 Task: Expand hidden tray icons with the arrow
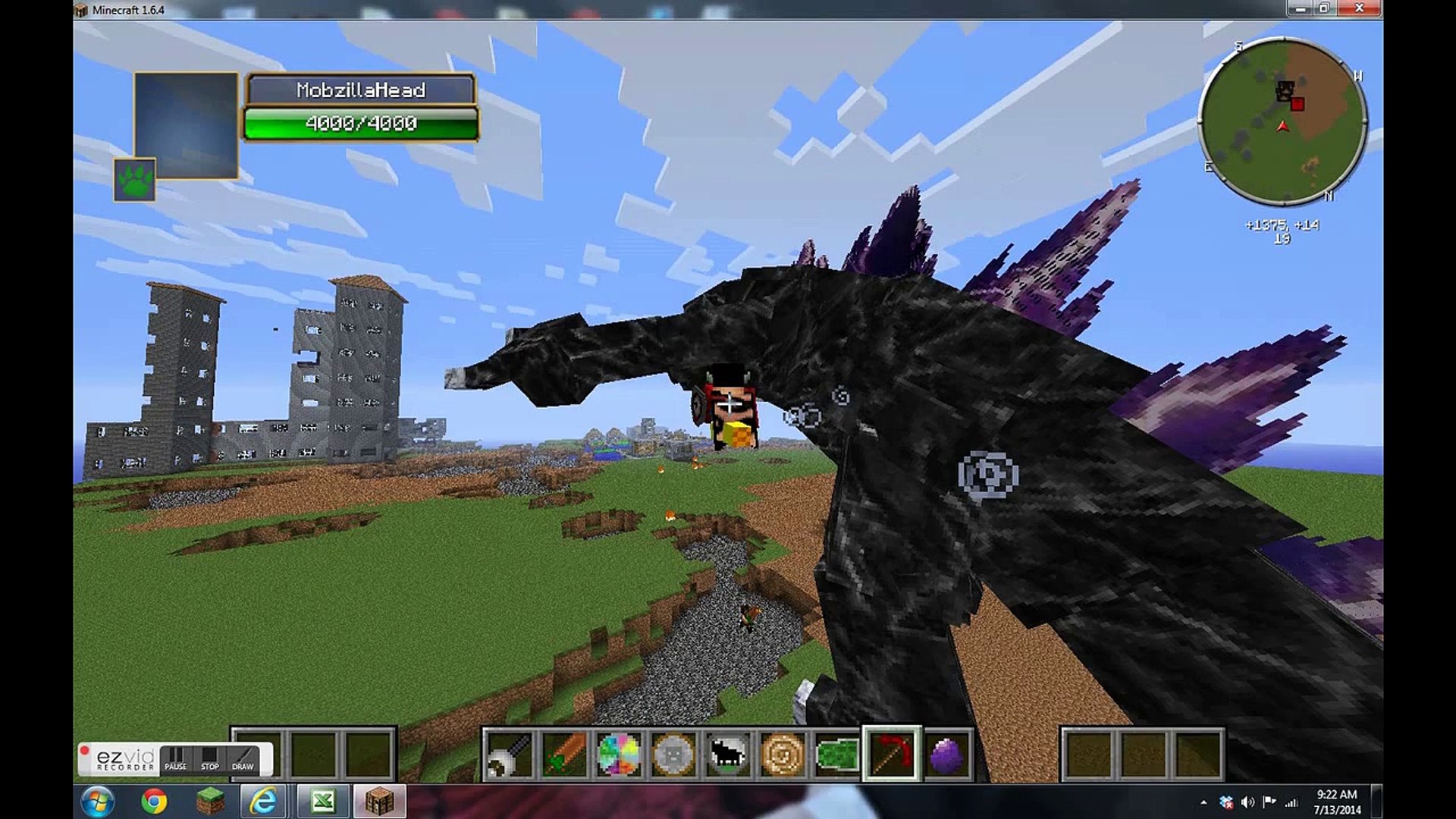pyautogui.click(x=1204, y=802)
